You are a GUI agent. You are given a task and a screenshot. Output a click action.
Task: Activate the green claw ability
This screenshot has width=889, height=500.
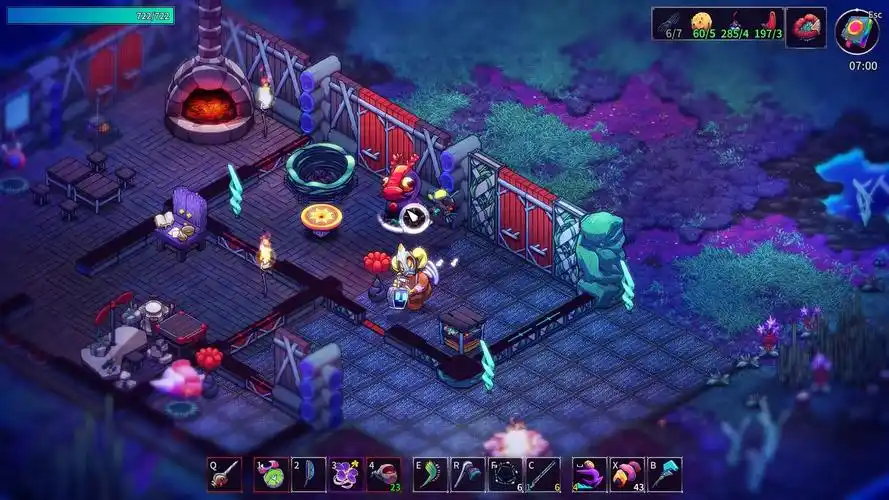click(430, 473)
